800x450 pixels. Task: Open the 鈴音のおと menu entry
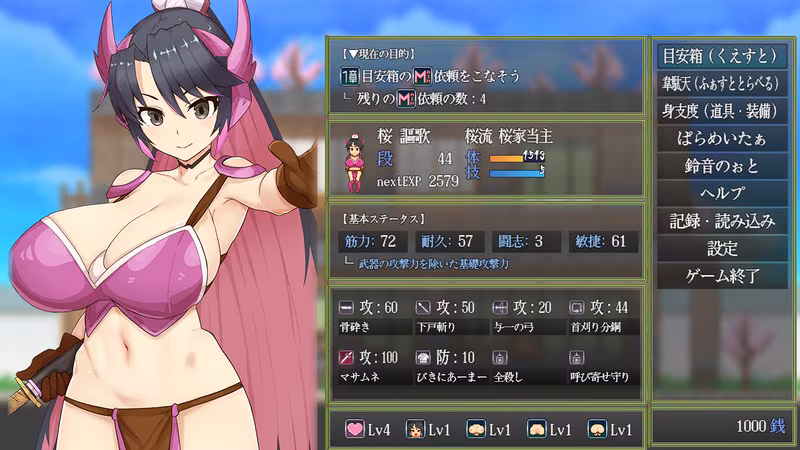coord(724,167)
